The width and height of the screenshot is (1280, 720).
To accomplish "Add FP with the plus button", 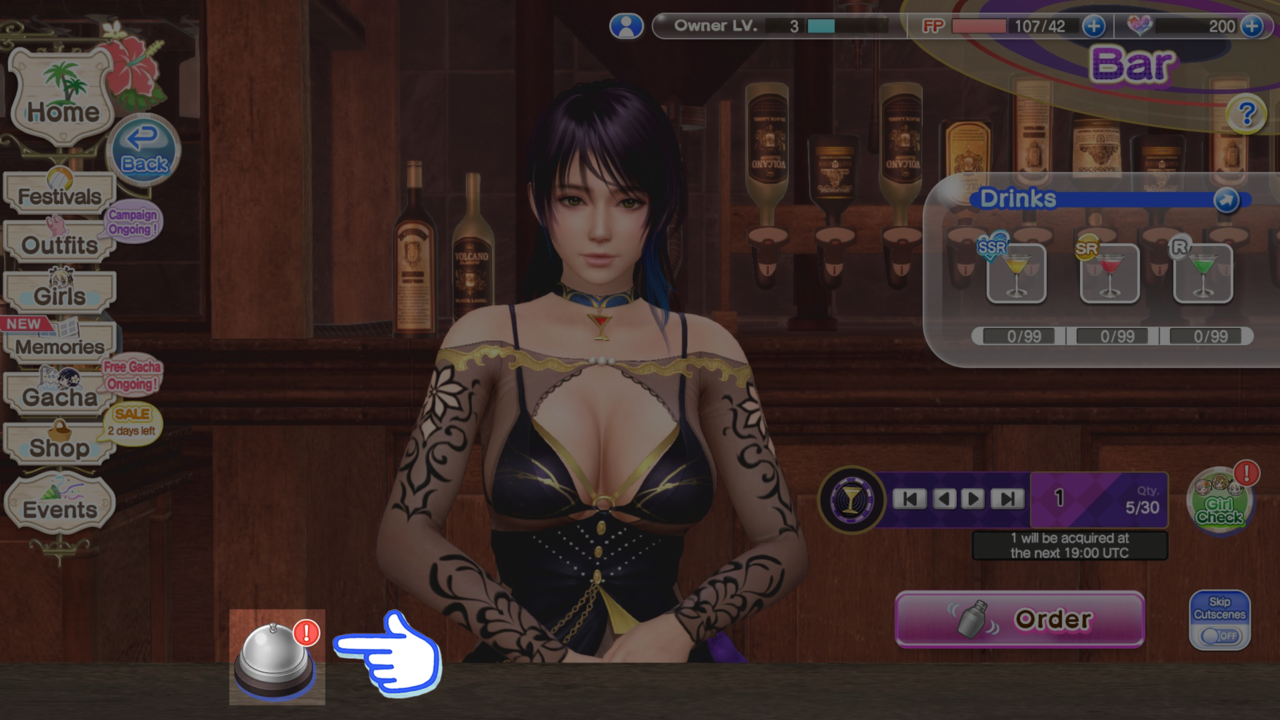I will pyautogui.click(x=1094, y=26).
